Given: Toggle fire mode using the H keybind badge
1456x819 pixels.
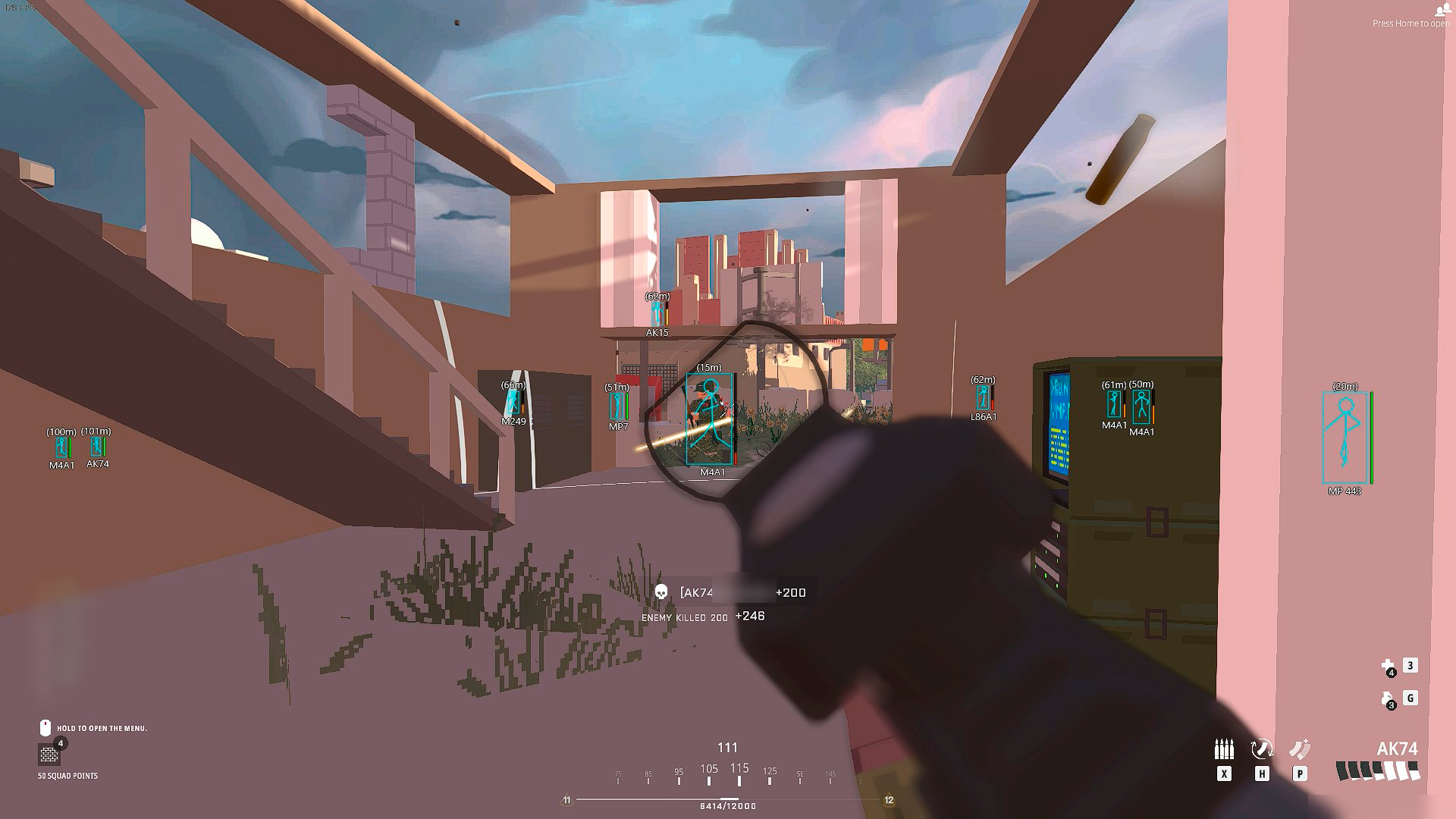Looking at the screenshot, I should pos(1261,773).
